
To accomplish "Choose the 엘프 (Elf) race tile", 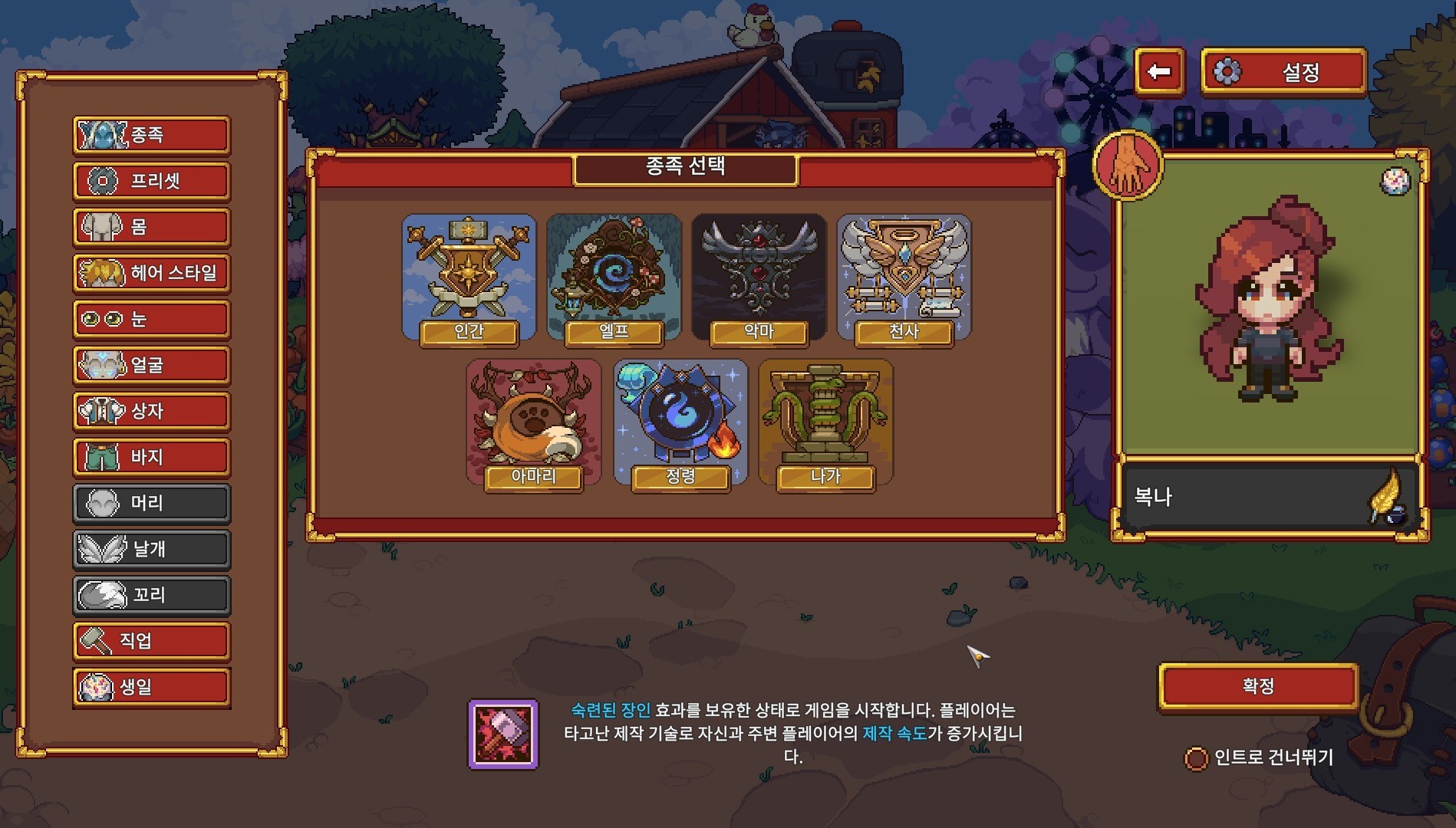I will [x=614, y=279].
